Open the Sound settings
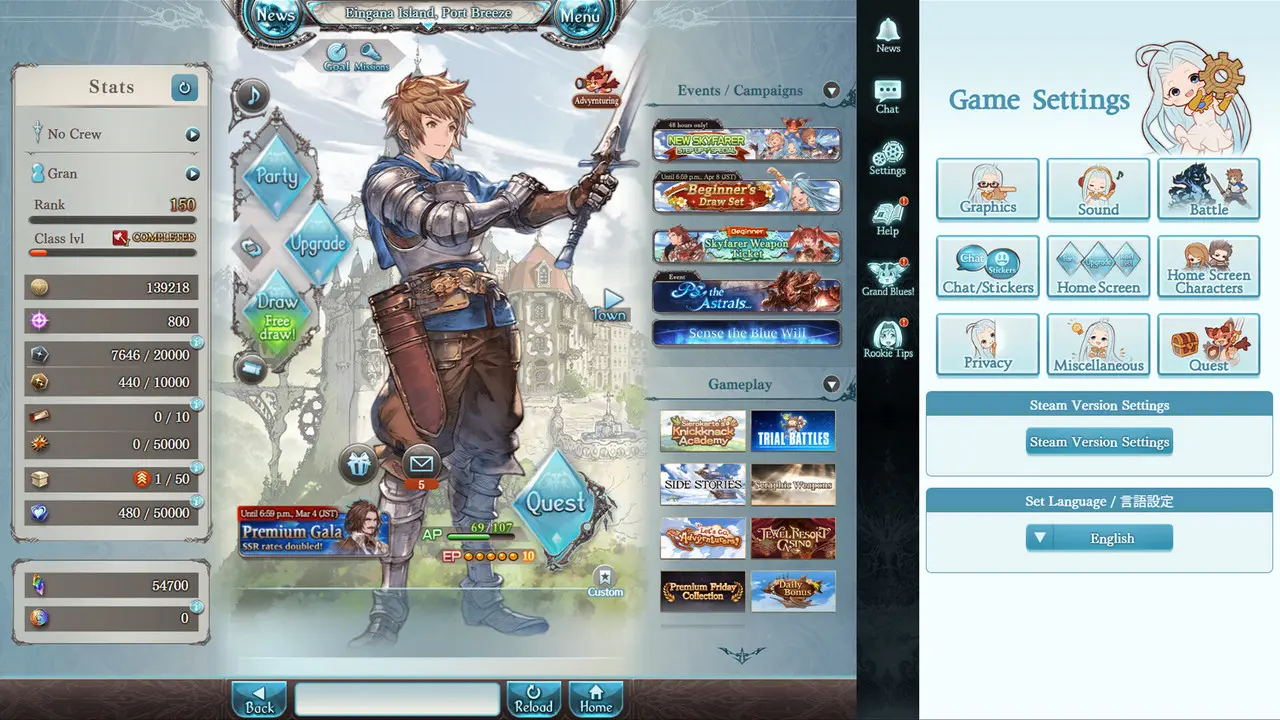 (x=1098, y=189)
